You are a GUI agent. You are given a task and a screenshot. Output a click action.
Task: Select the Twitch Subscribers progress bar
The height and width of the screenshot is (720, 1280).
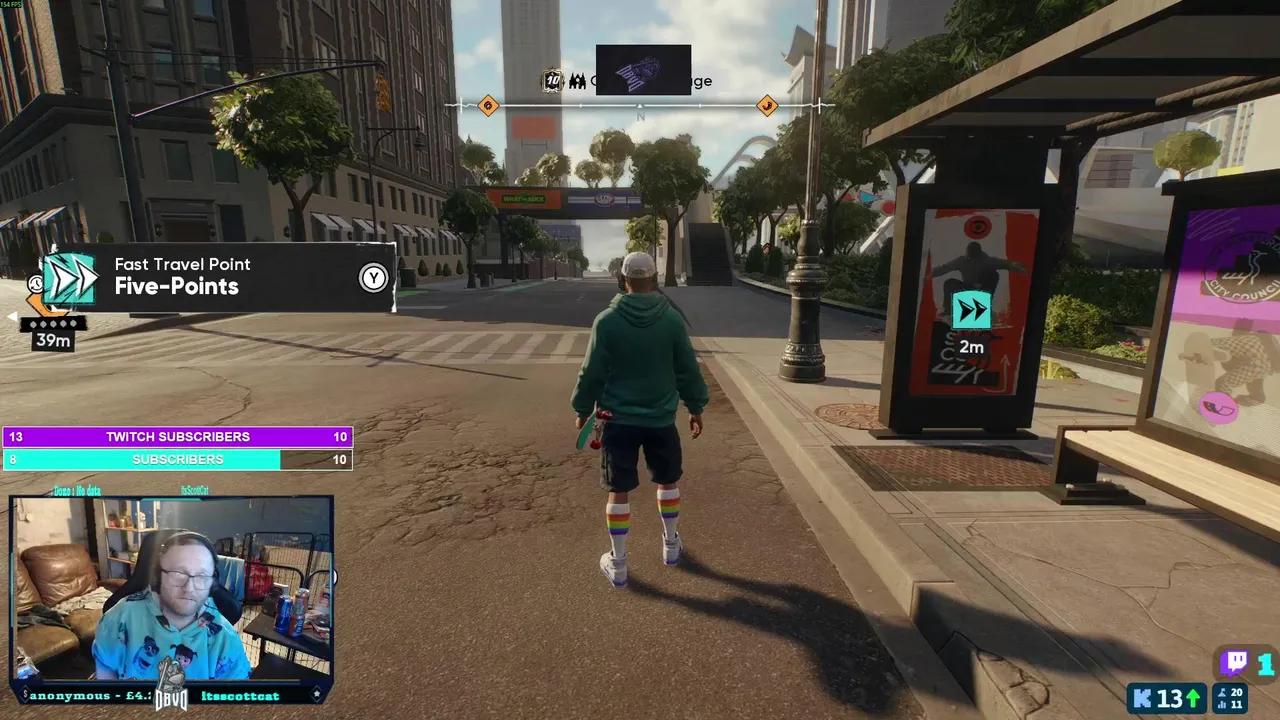[x=177, y=436]
